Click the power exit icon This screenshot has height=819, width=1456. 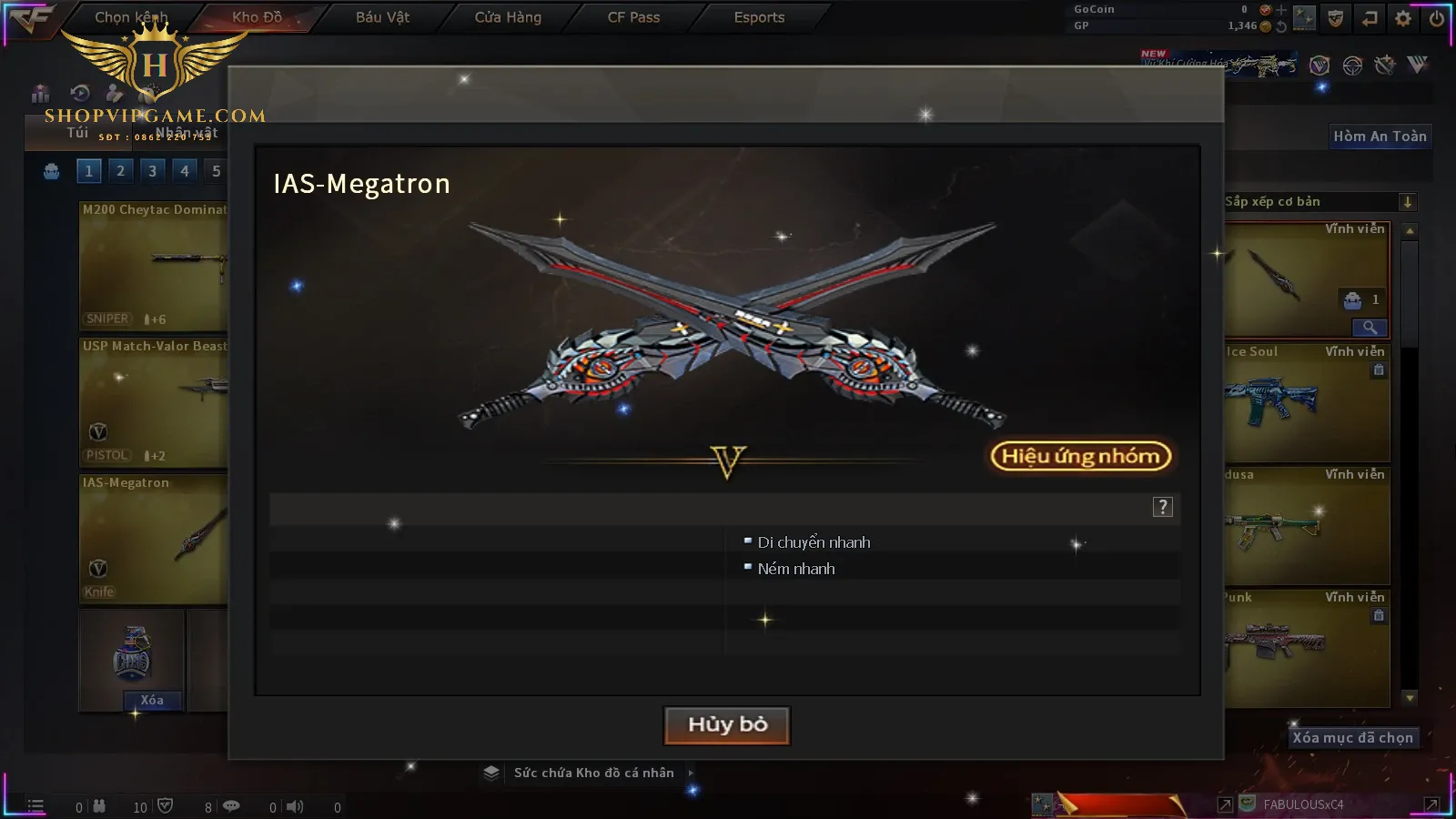(1436, 18)
